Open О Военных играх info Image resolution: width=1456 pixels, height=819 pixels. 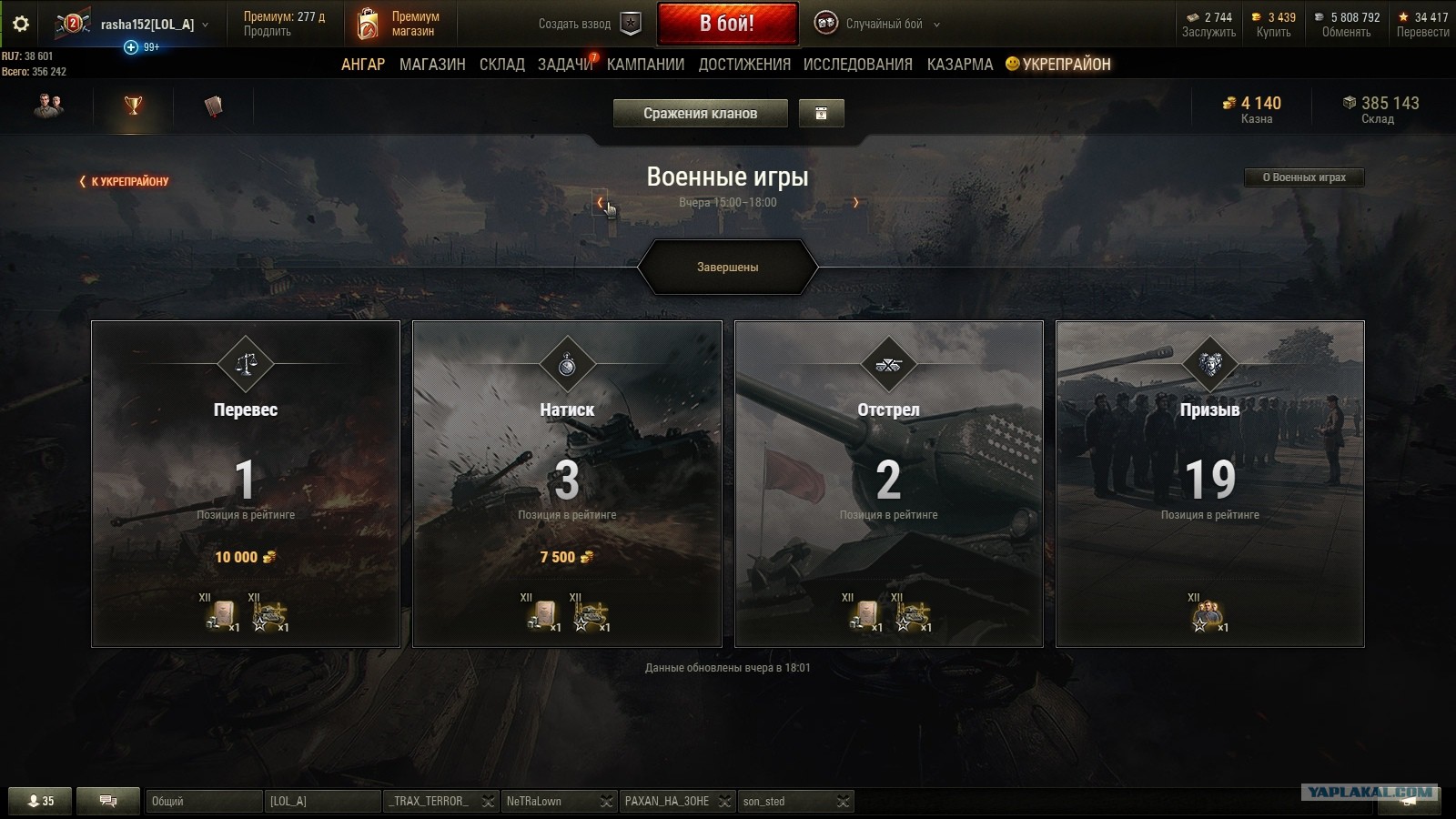pyautogui.click(x=1303, y=177)
